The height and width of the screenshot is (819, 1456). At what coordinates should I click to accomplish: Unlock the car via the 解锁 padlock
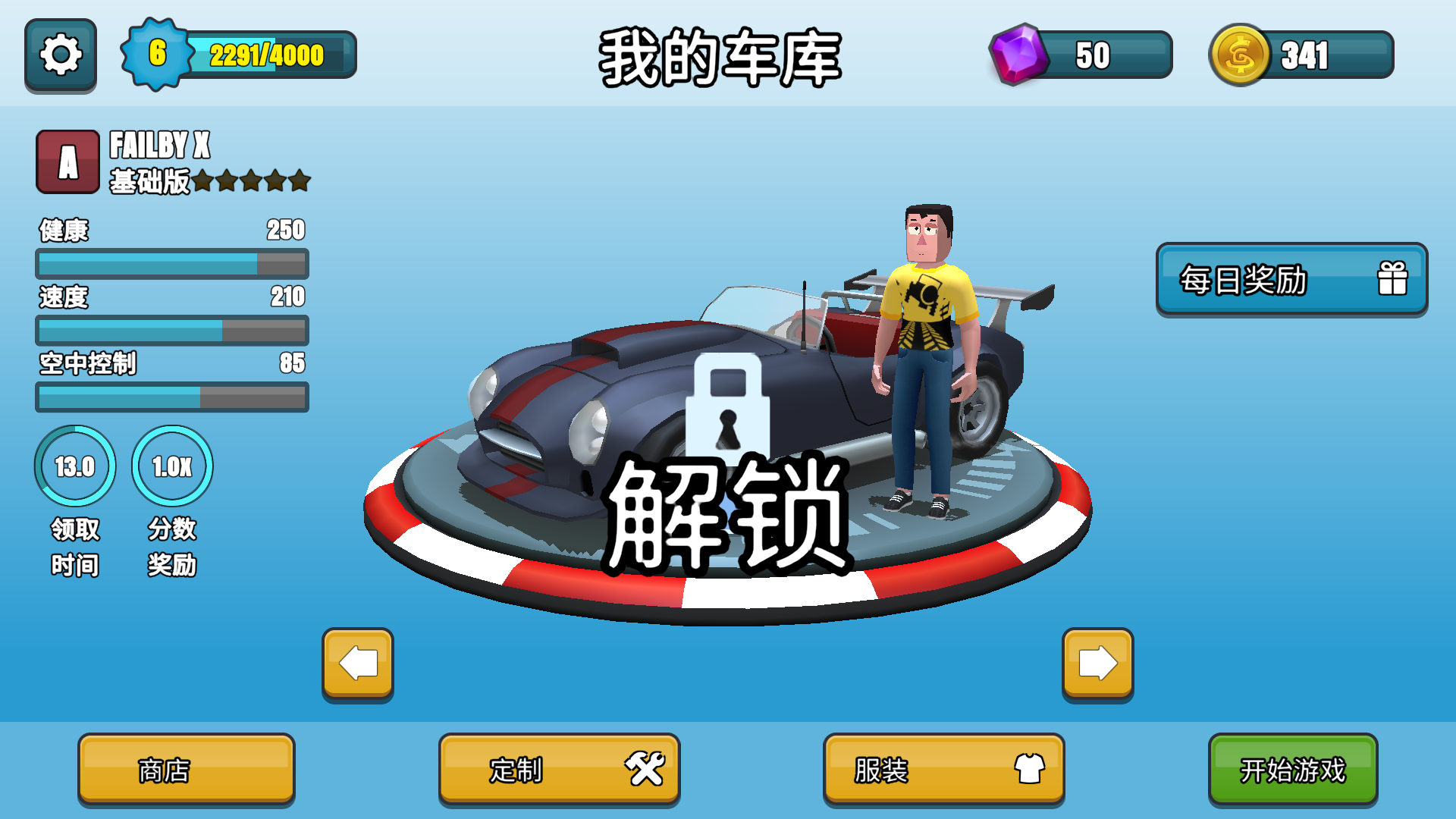[x=728, y=470]
